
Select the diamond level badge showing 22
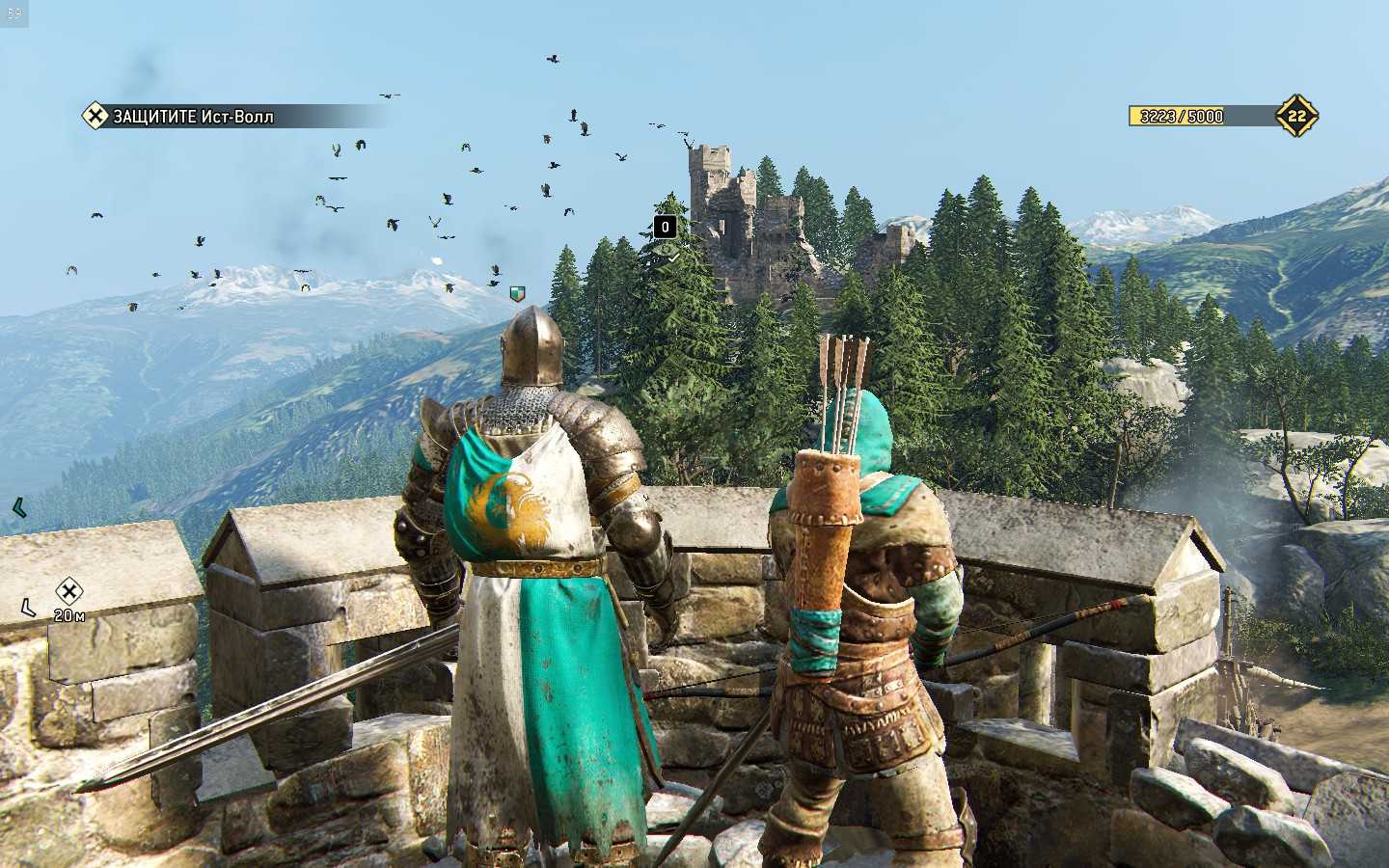(x=1296, y=117)
